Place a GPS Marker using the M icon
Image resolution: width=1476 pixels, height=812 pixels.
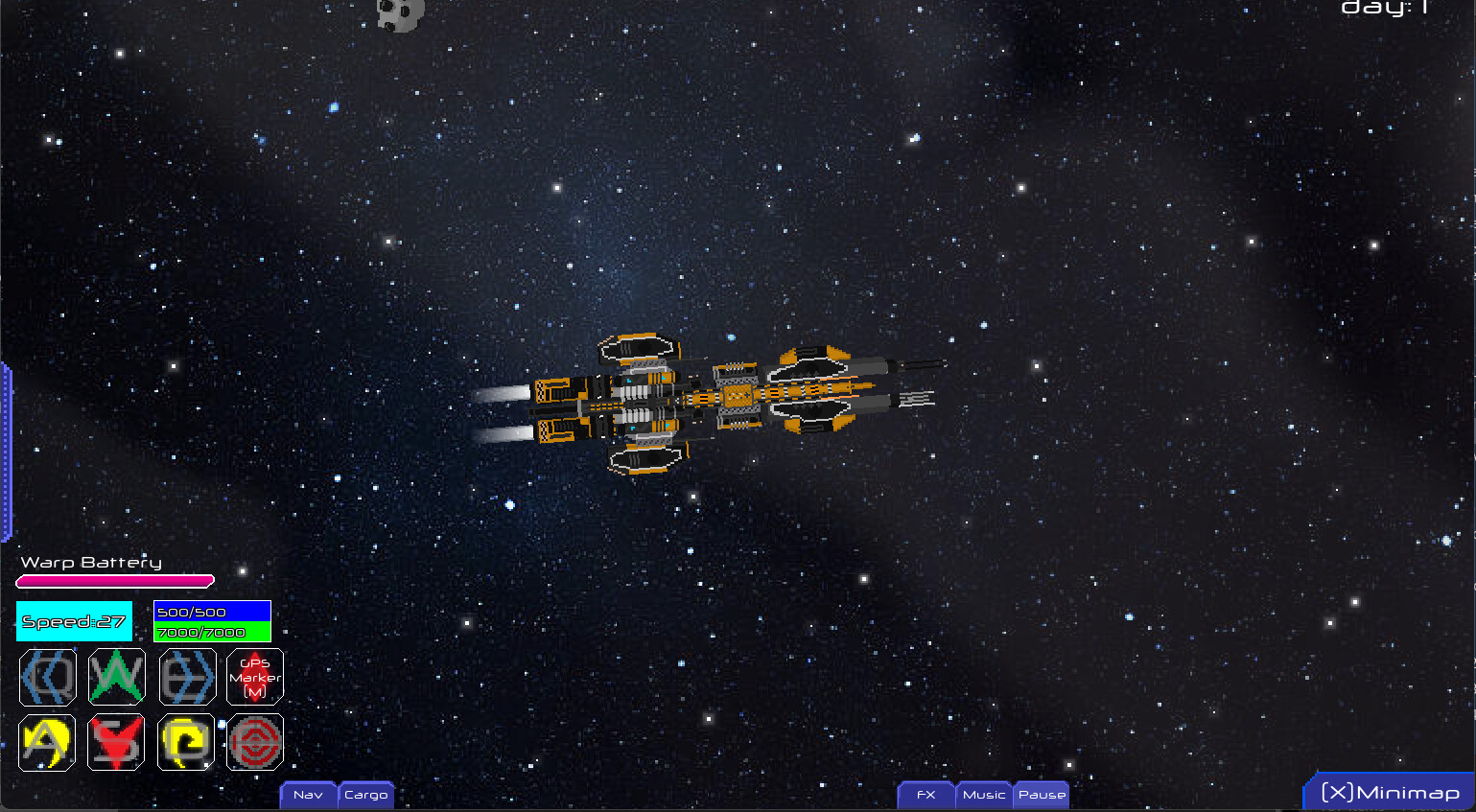pyautogui.click(x=254, y=677)
